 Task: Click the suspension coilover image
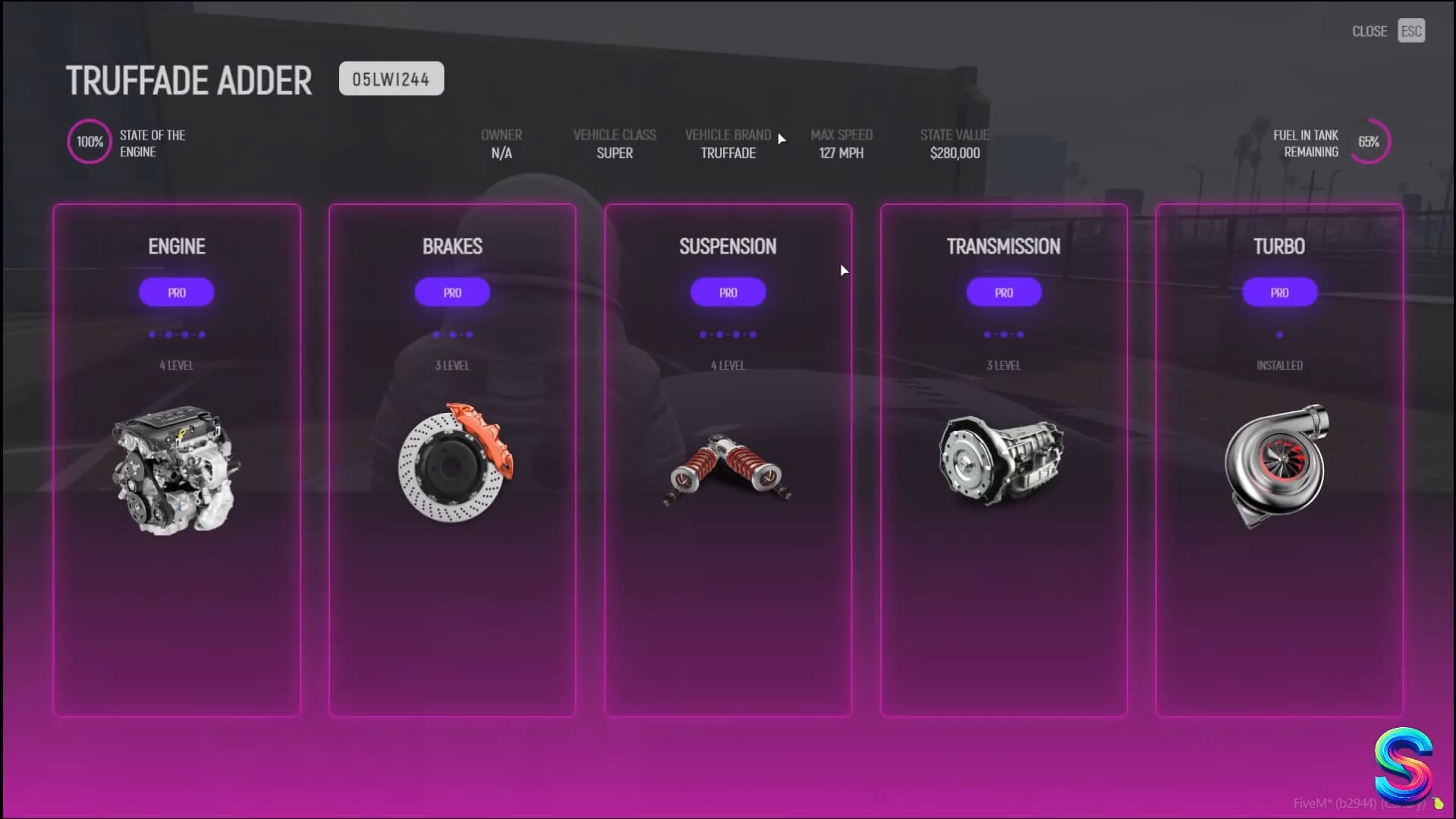pyautogui.click(x=728, y=467)
